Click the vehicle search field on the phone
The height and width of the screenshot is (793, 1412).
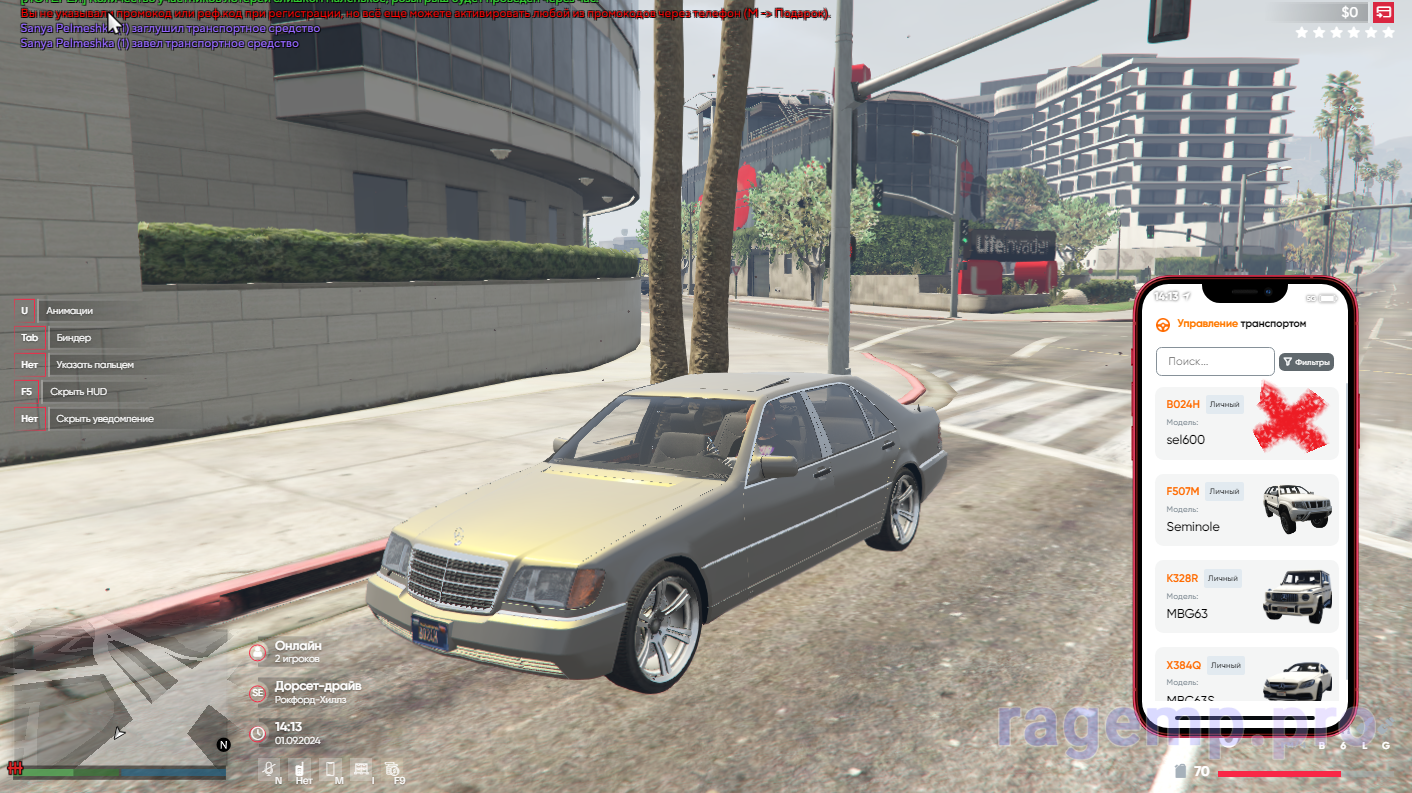1214,361
